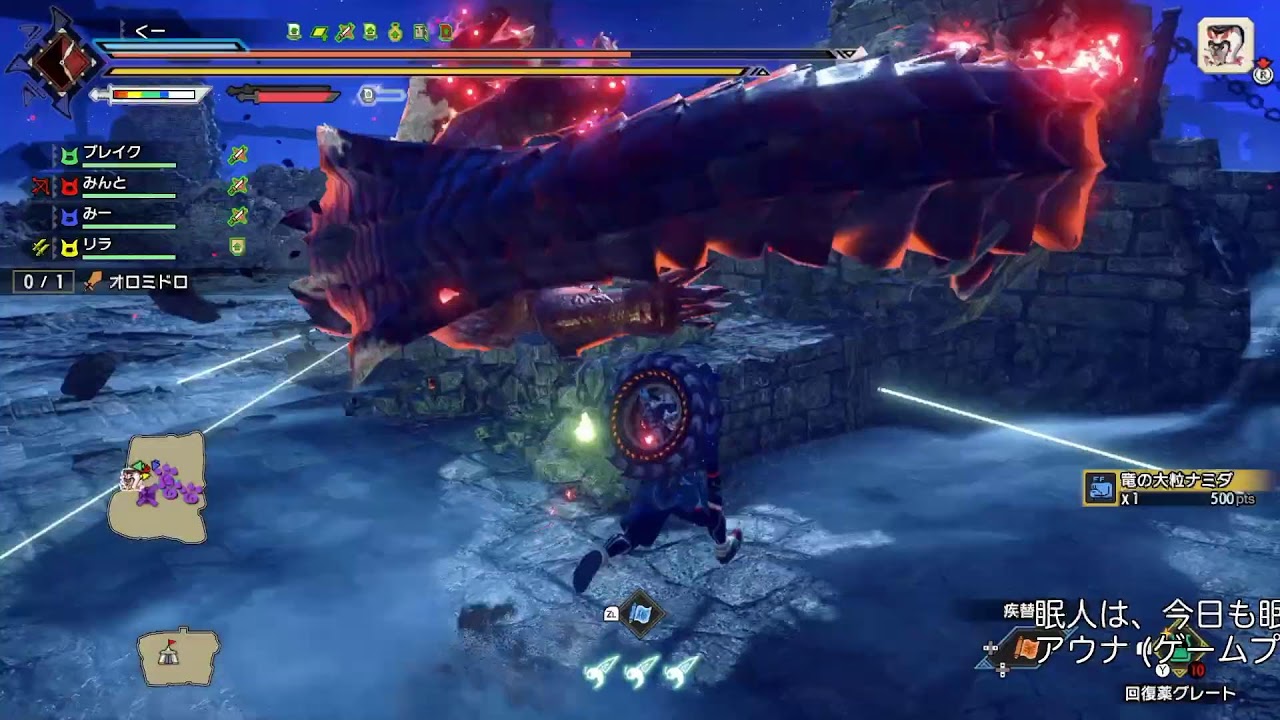Click the blue flag action icon

639,613
